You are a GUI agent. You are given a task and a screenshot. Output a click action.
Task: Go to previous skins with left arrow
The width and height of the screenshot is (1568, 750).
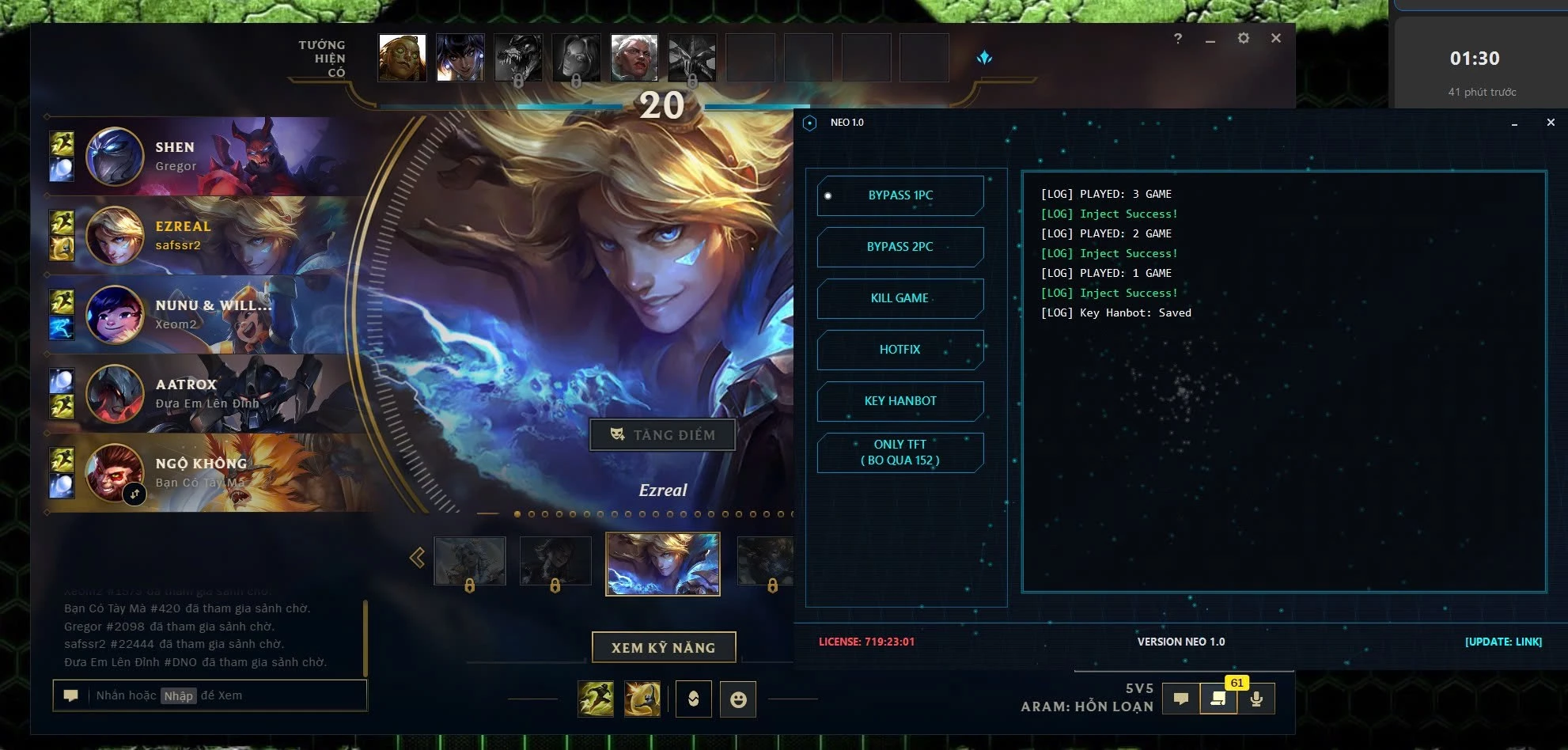[x=417, y=558]
